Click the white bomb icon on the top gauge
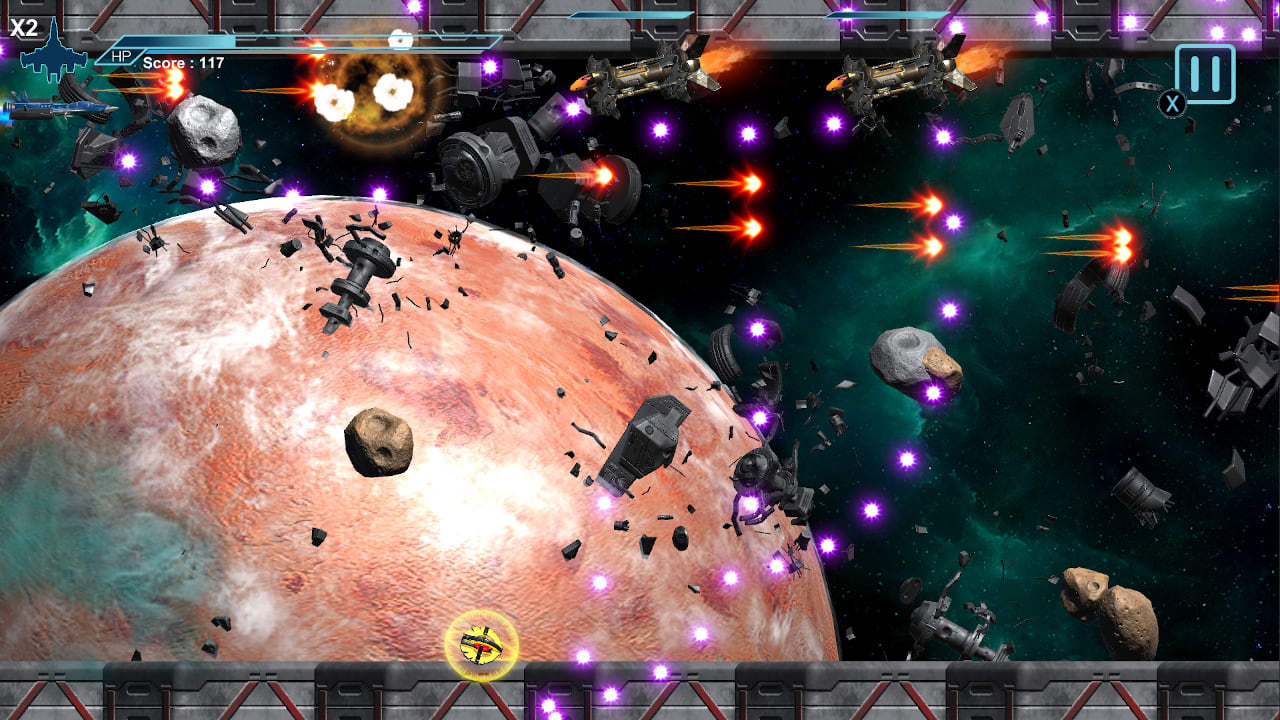The width and height of the screenshot is (1280, 720). 400,40
